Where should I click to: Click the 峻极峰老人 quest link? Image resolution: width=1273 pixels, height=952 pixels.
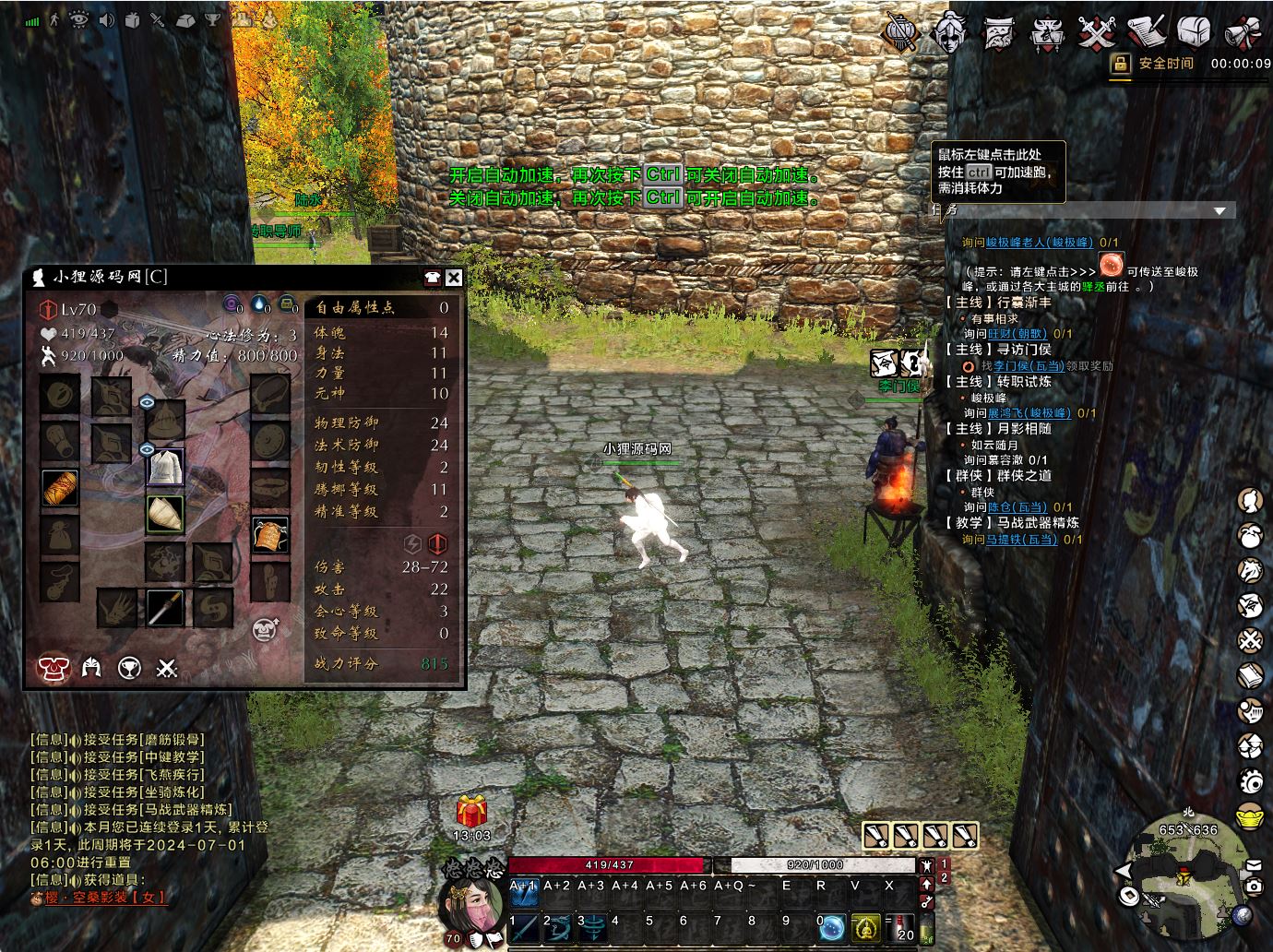click(x=1039, y=243)
